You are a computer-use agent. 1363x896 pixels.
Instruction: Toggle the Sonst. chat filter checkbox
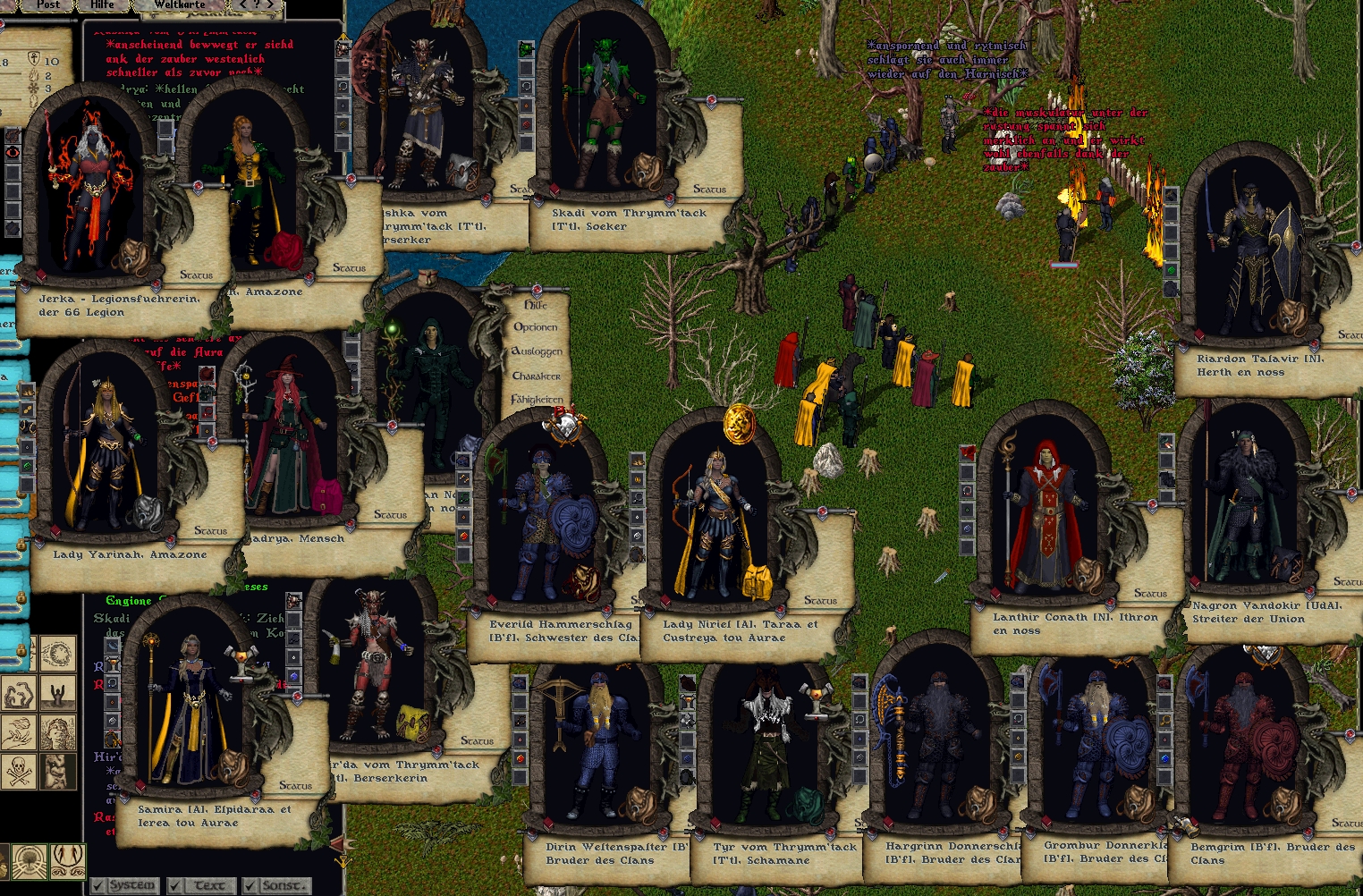pos(249,886)
